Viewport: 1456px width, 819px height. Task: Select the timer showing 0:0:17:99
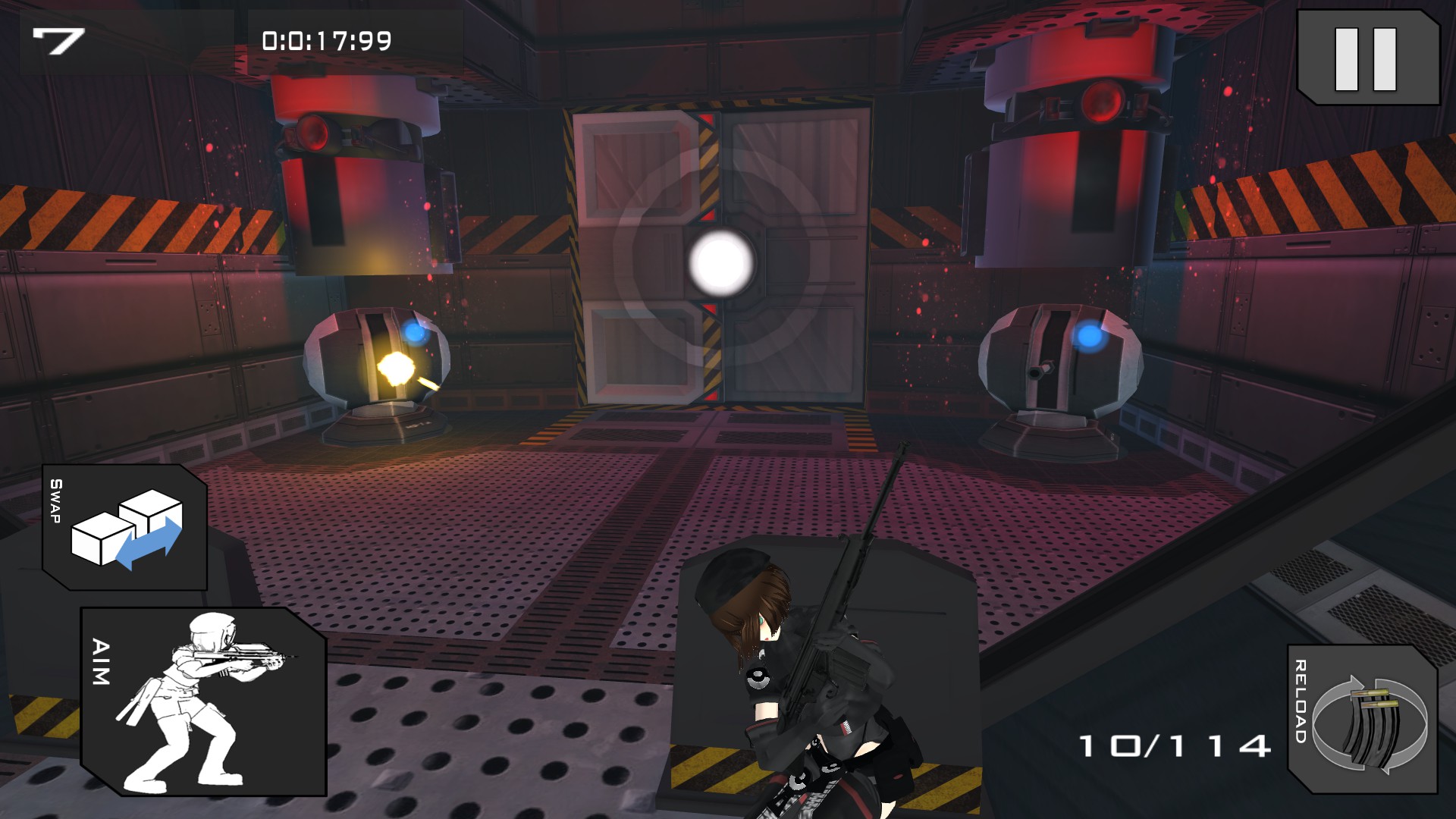click(x=326, y=38)
